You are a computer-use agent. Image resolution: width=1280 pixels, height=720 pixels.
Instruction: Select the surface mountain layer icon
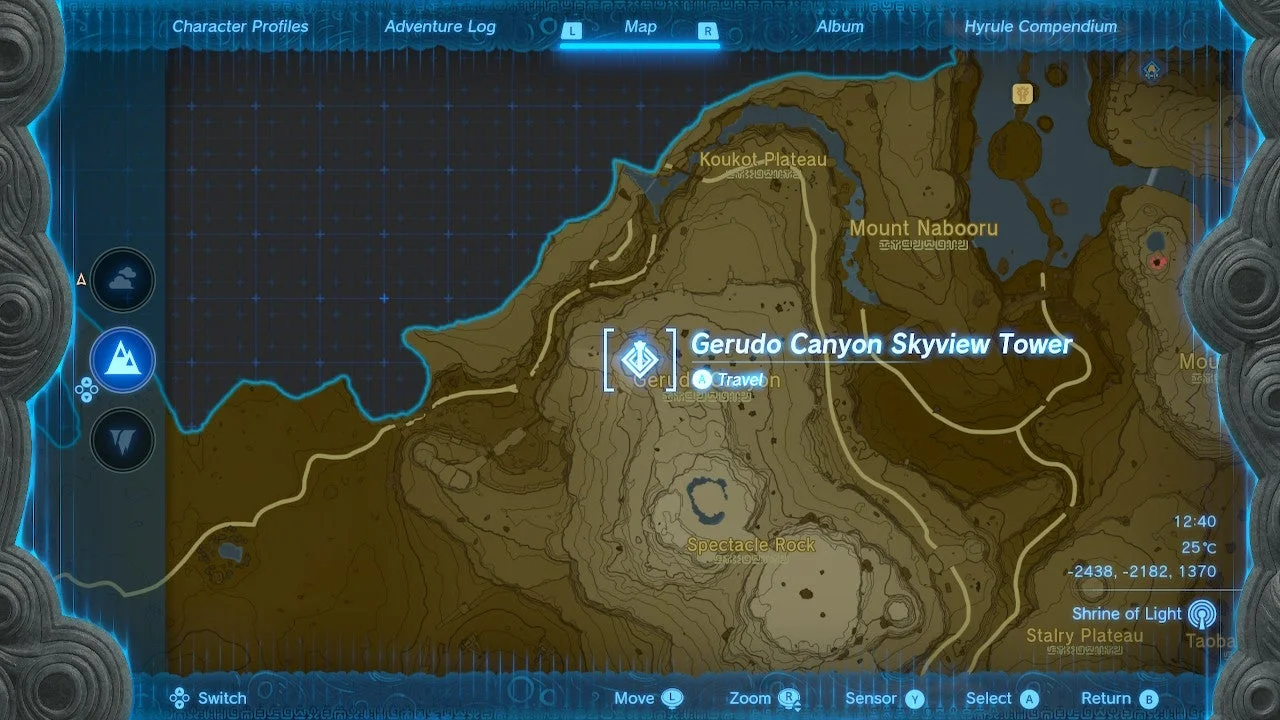122,360
